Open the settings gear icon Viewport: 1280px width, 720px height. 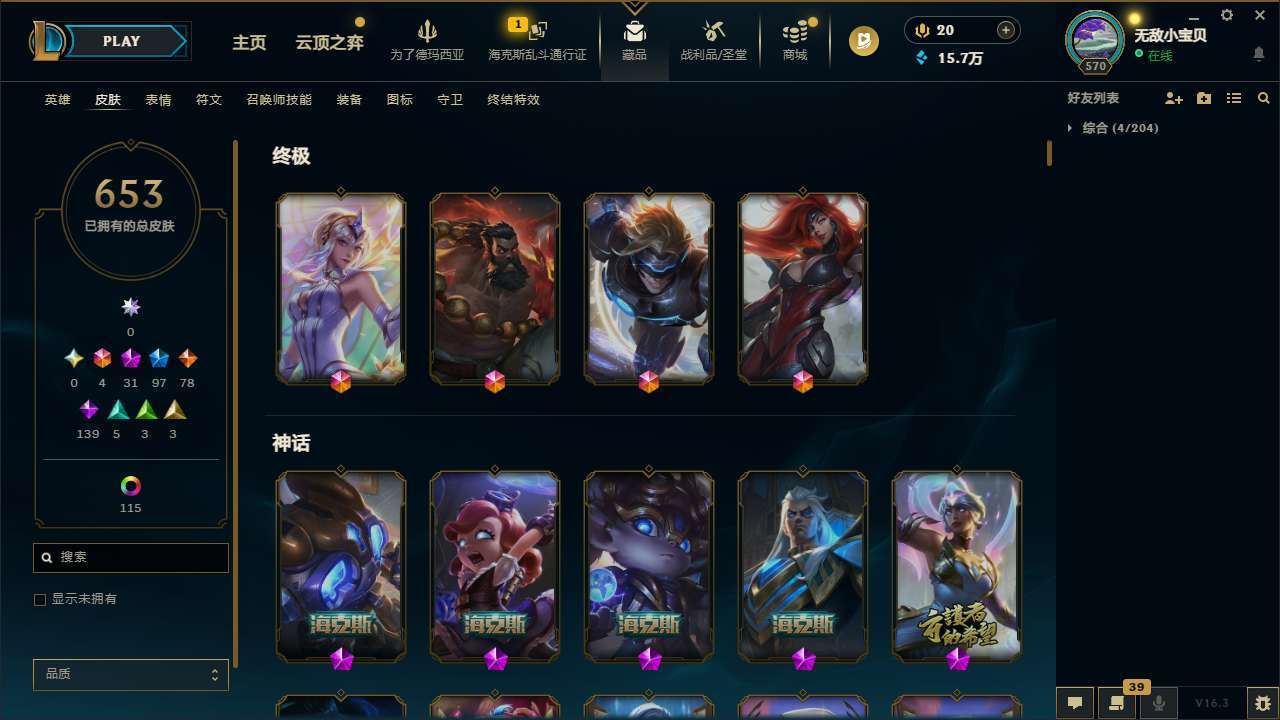(x=1226, y=15)
